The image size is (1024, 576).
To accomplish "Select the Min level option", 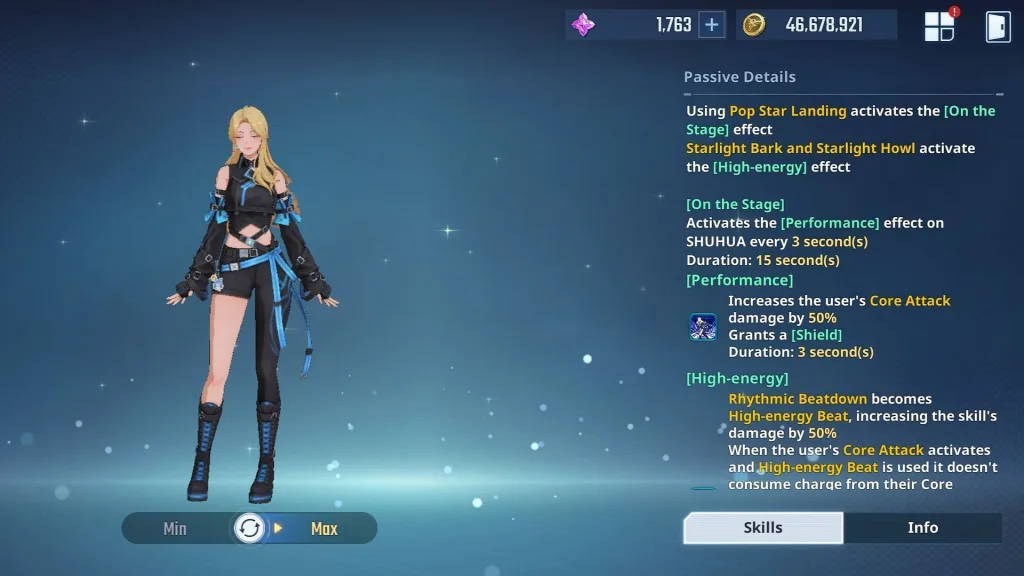I will (175, 528).
